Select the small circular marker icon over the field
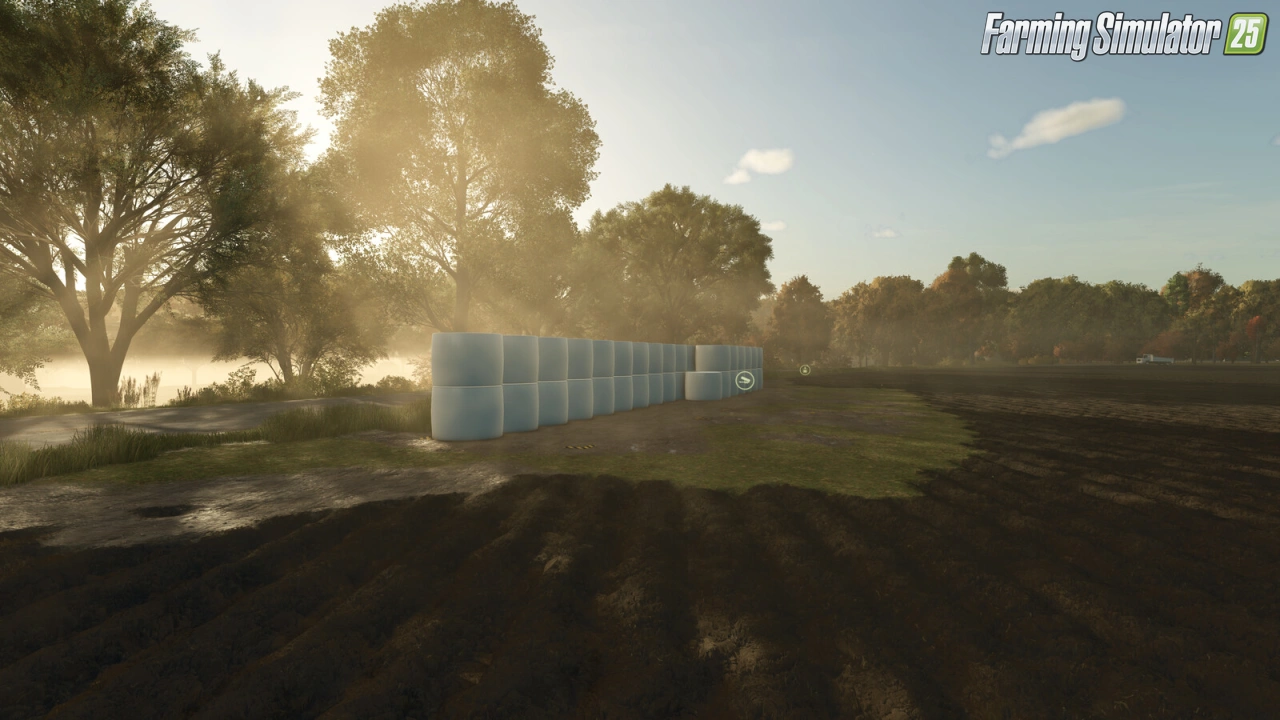The image size is (1280, 720). (x=805, y=370)
